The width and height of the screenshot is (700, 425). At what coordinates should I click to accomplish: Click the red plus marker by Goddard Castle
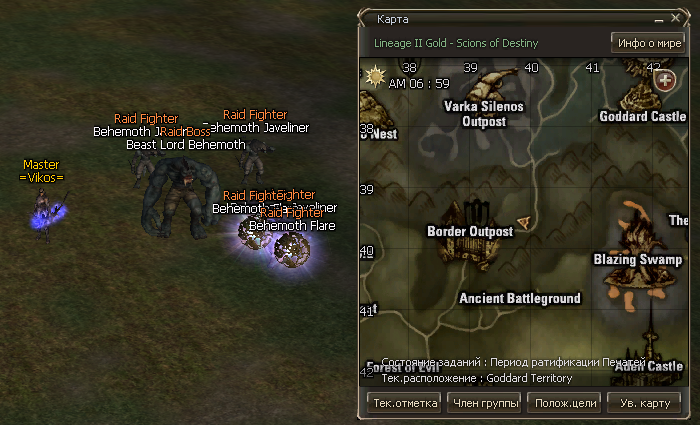click(664, 79)
